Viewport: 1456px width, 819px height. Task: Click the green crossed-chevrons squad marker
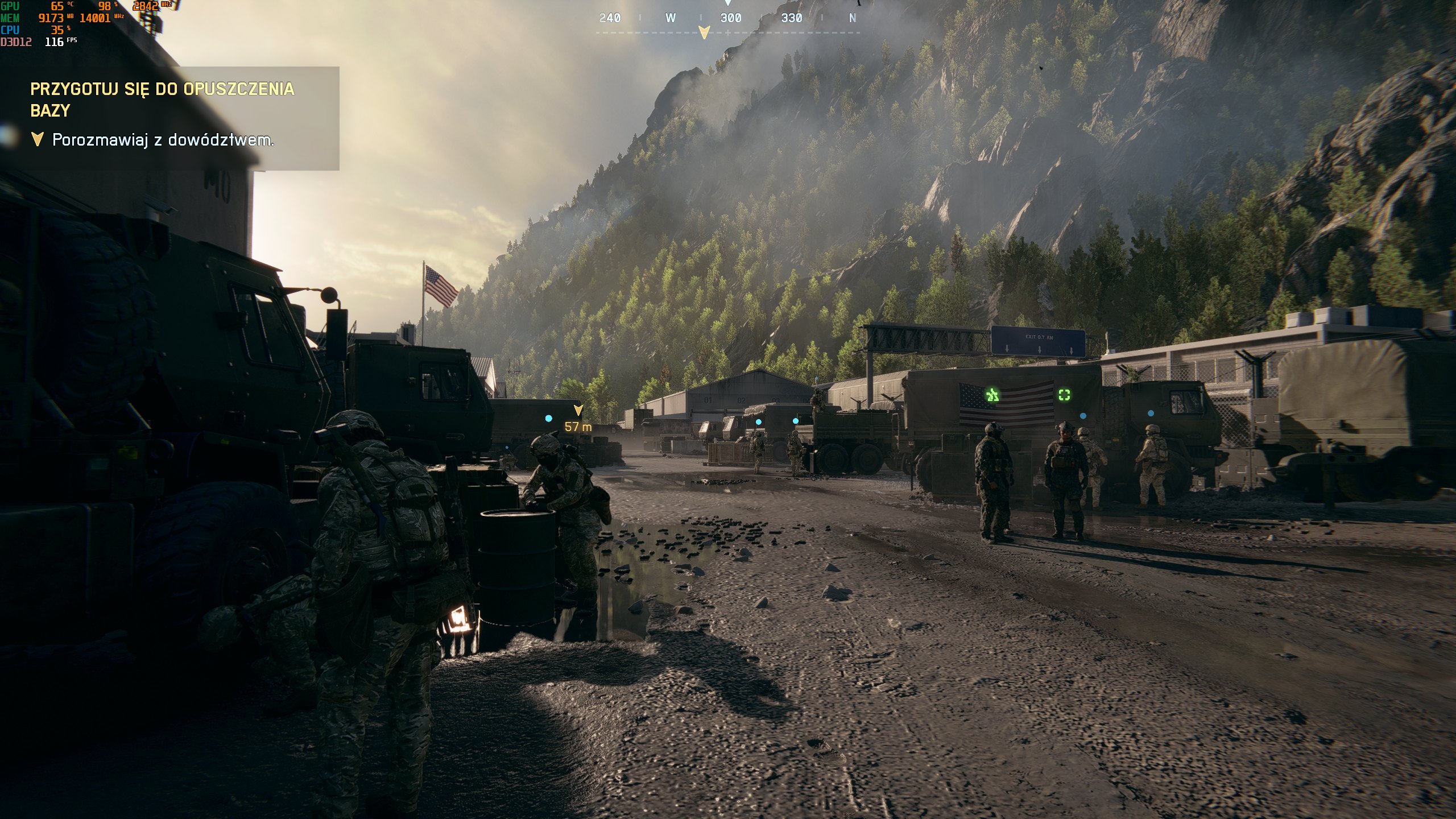992,394
